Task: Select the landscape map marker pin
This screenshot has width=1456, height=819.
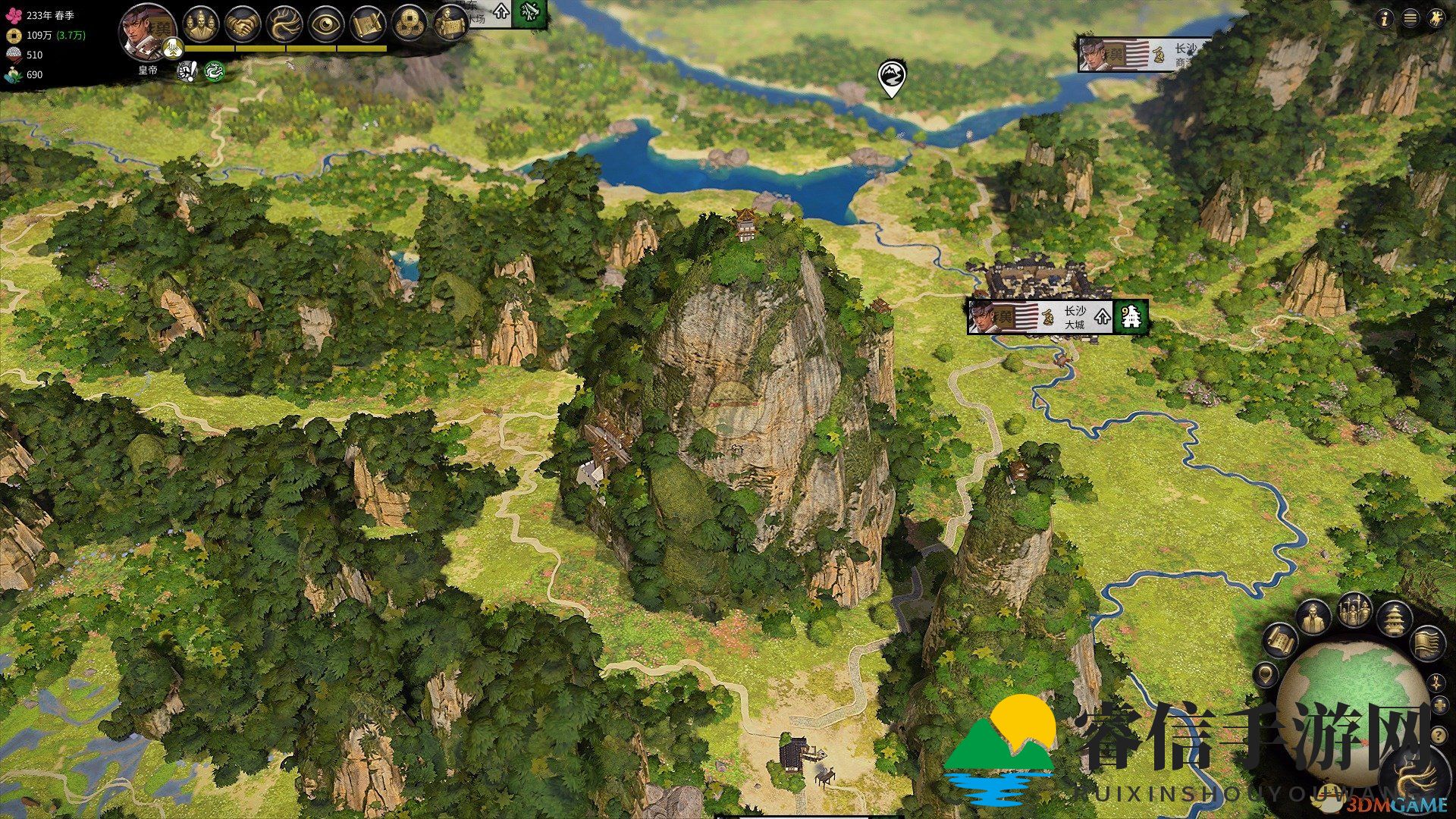Action: [891, 78]
